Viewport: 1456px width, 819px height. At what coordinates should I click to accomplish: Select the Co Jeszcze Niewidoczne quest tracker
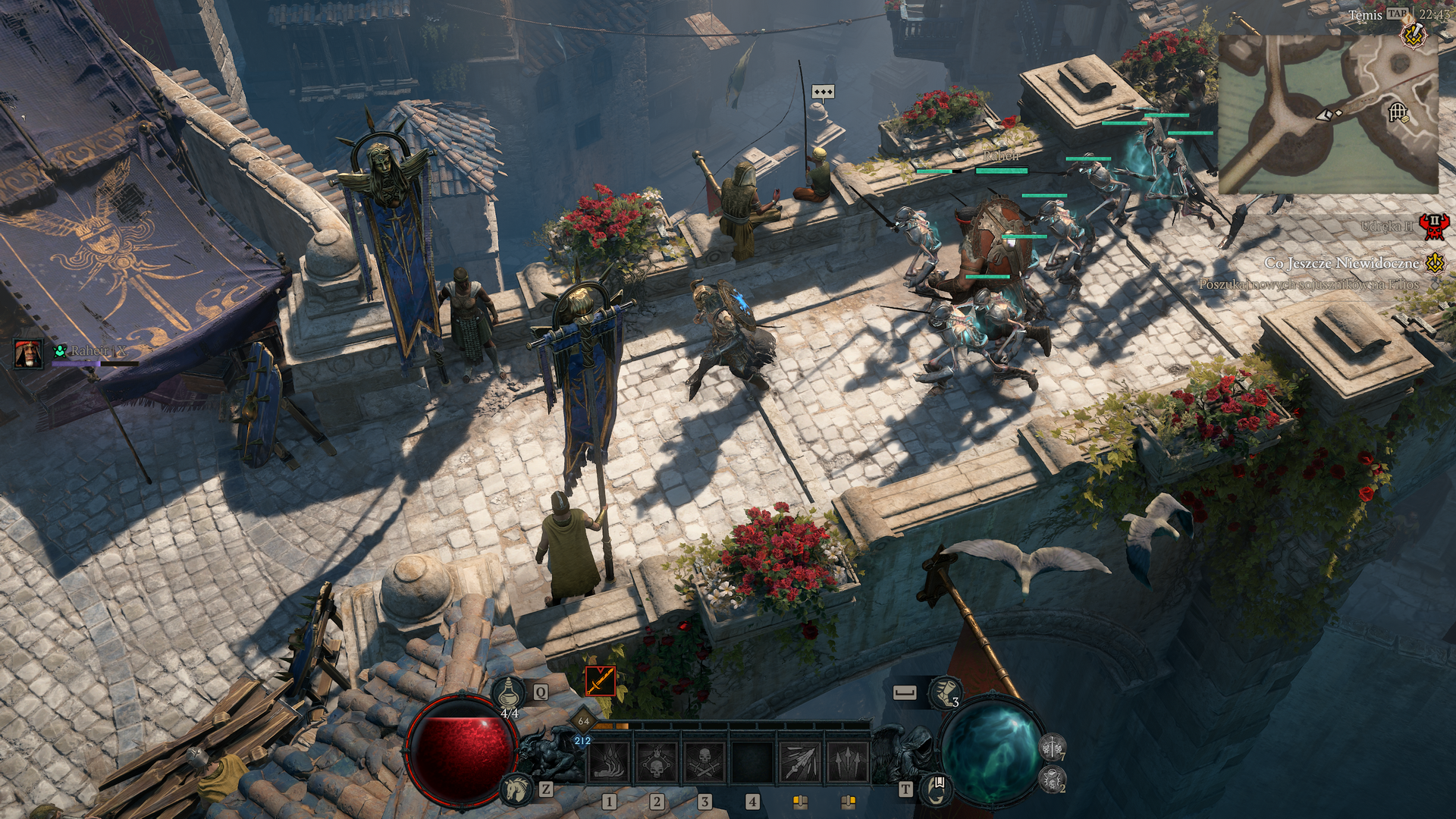tap(1341, 263)
